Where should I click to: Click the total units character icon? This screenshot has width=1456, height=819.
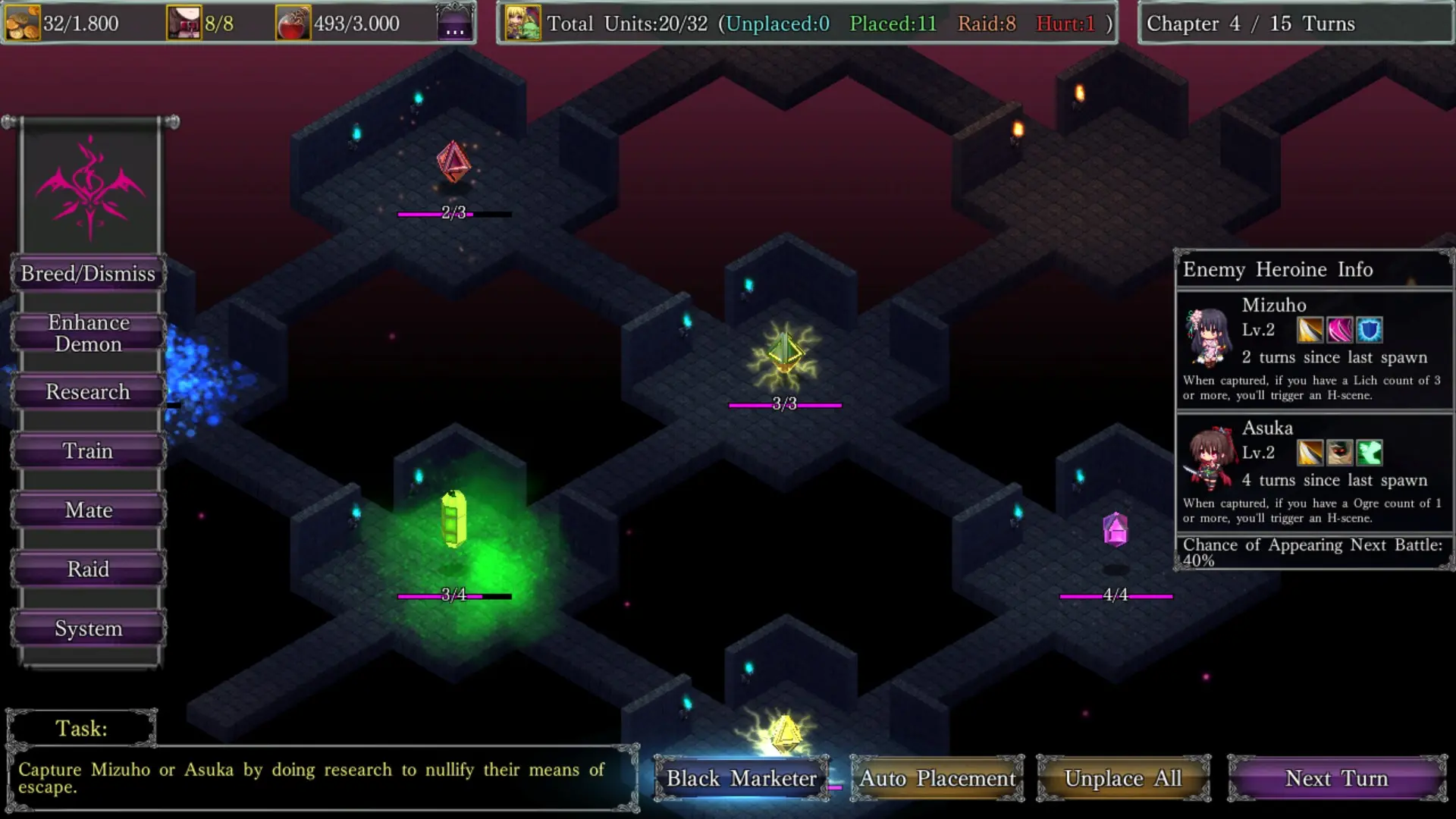522,24
